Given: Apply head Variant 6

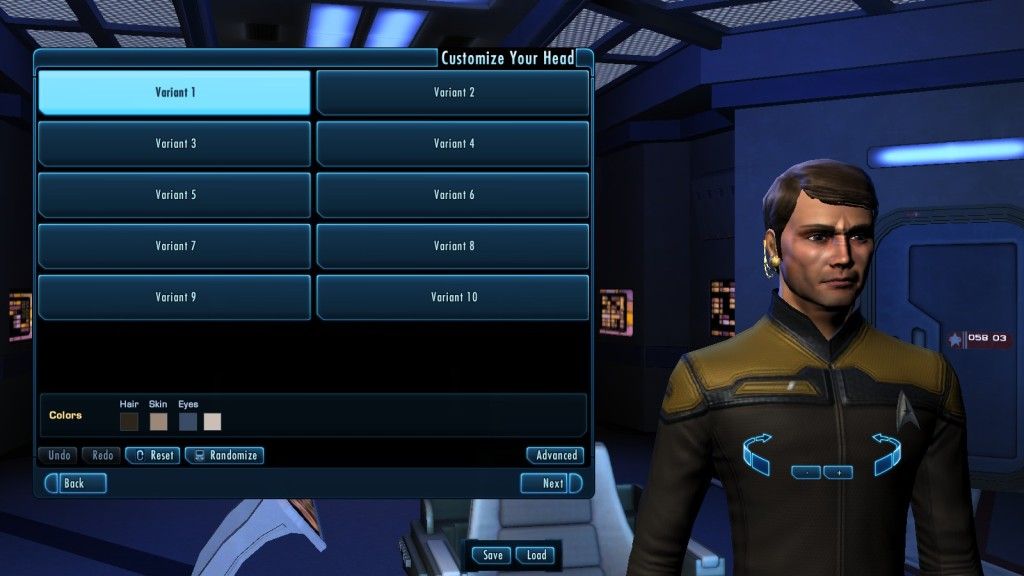Looking at the screenshot, I should 453,195.
